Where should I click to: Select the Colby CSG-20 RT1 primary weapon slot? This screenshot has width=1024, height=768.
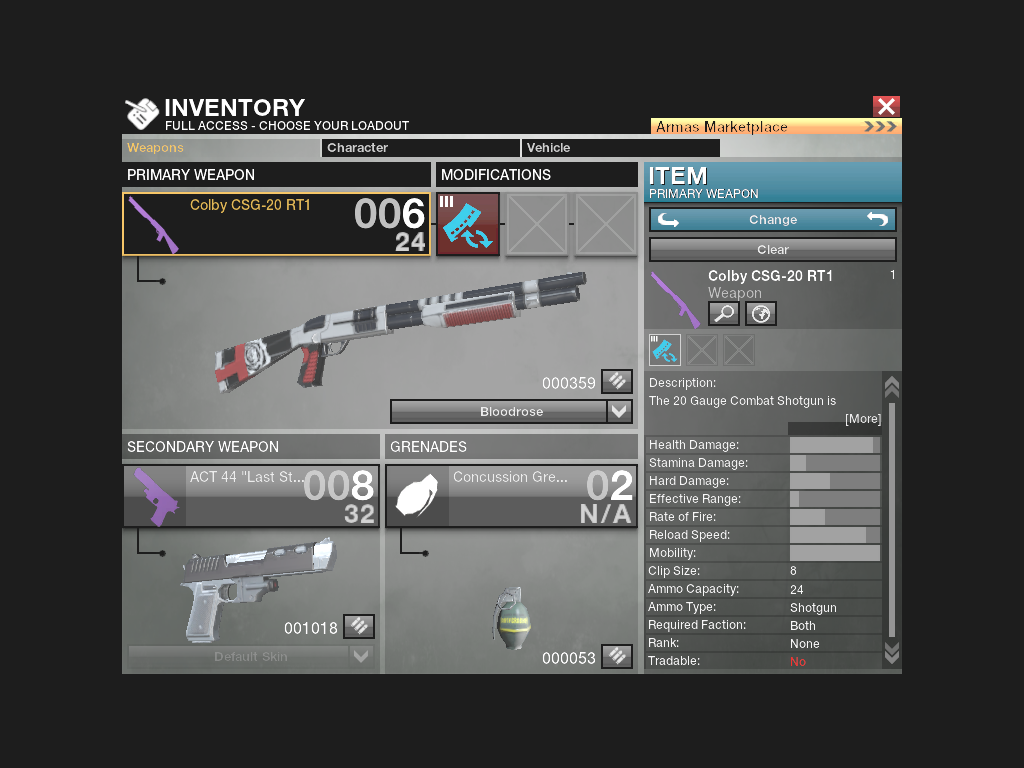tap(277, 224)
